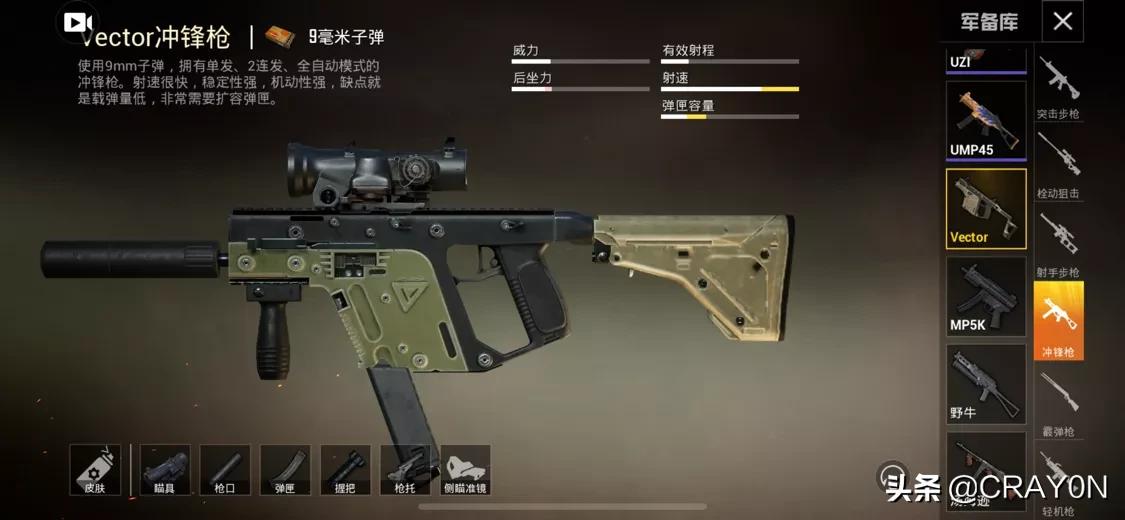Close the armory with the X button

click(x=1062, y=21)
